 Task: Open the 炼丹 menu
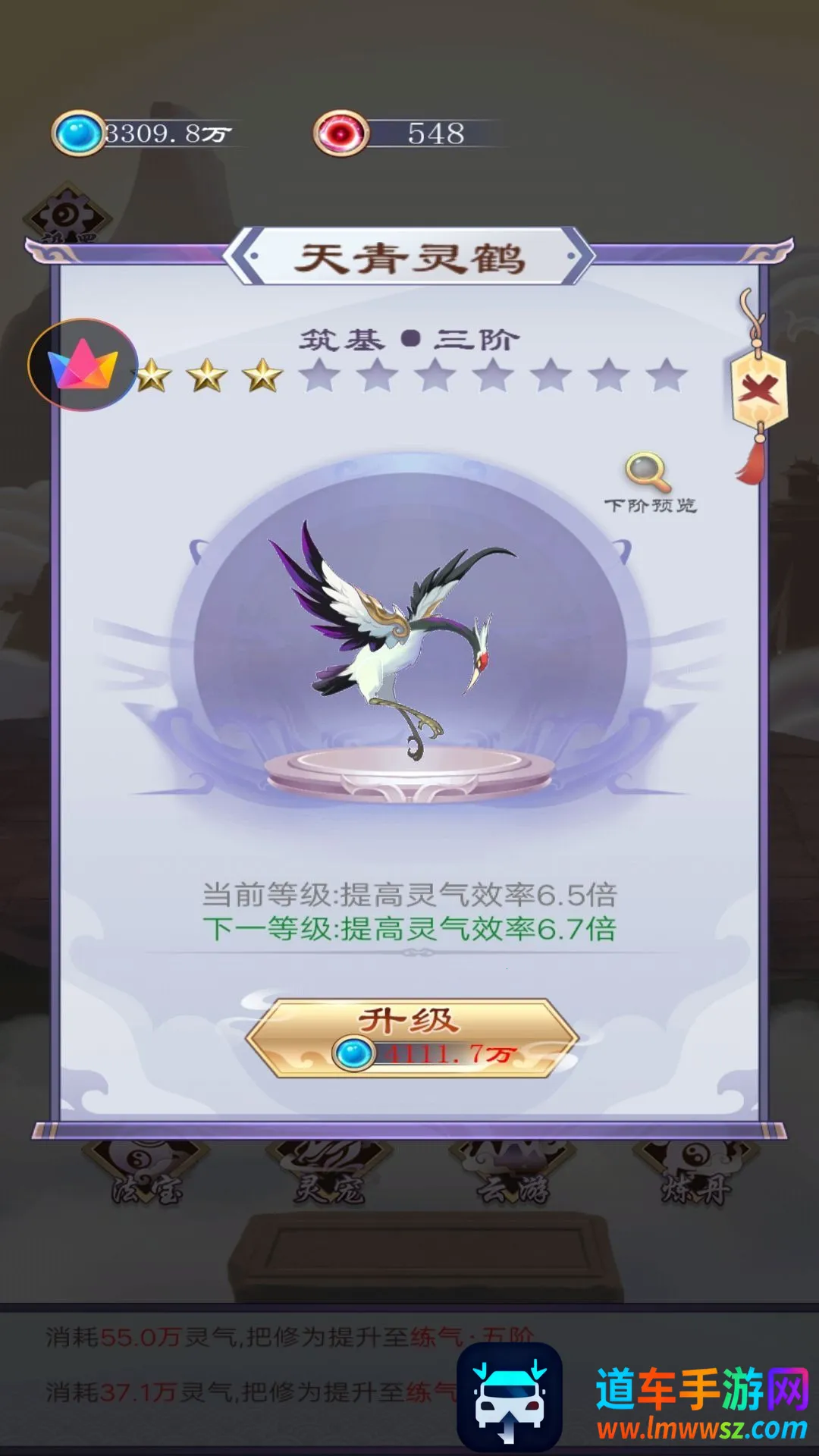(695, 1175)
